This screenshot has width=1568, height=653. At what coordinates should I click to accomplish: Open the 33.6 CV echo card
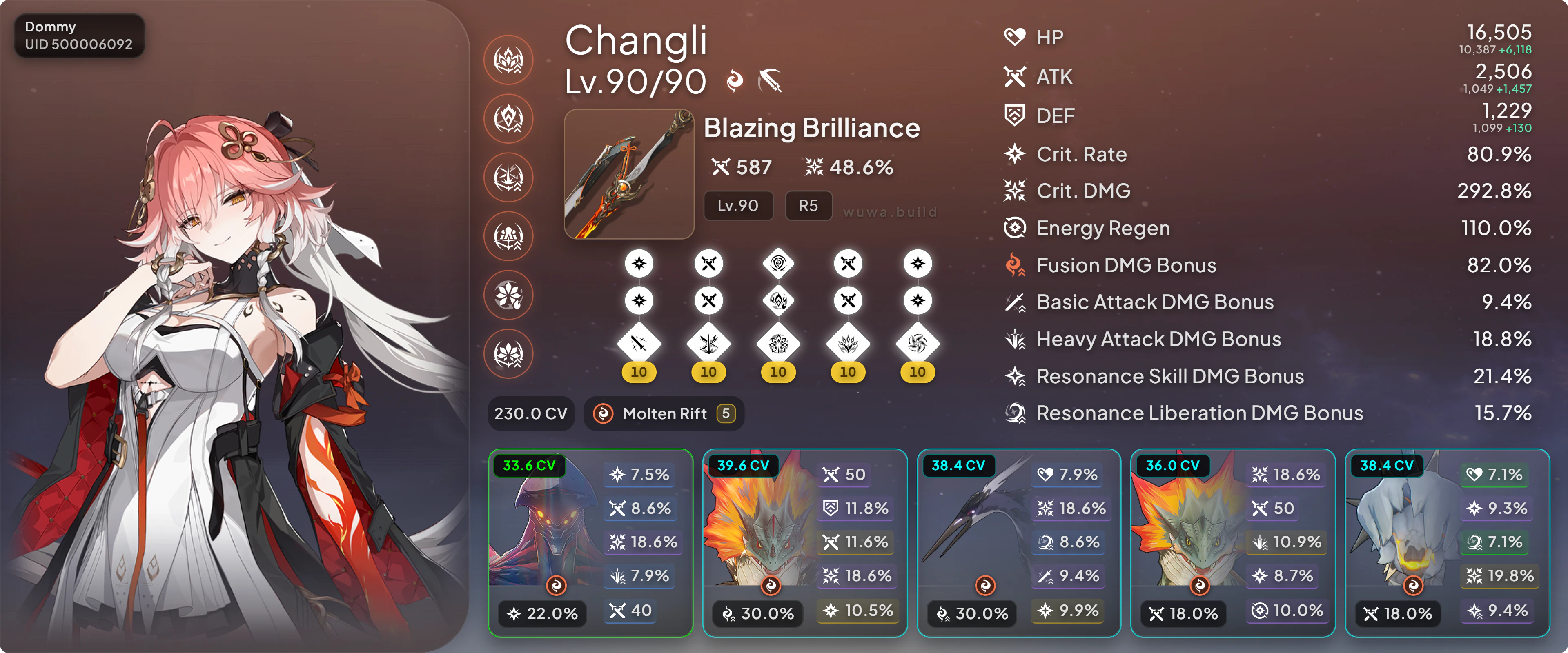point(590,542)
